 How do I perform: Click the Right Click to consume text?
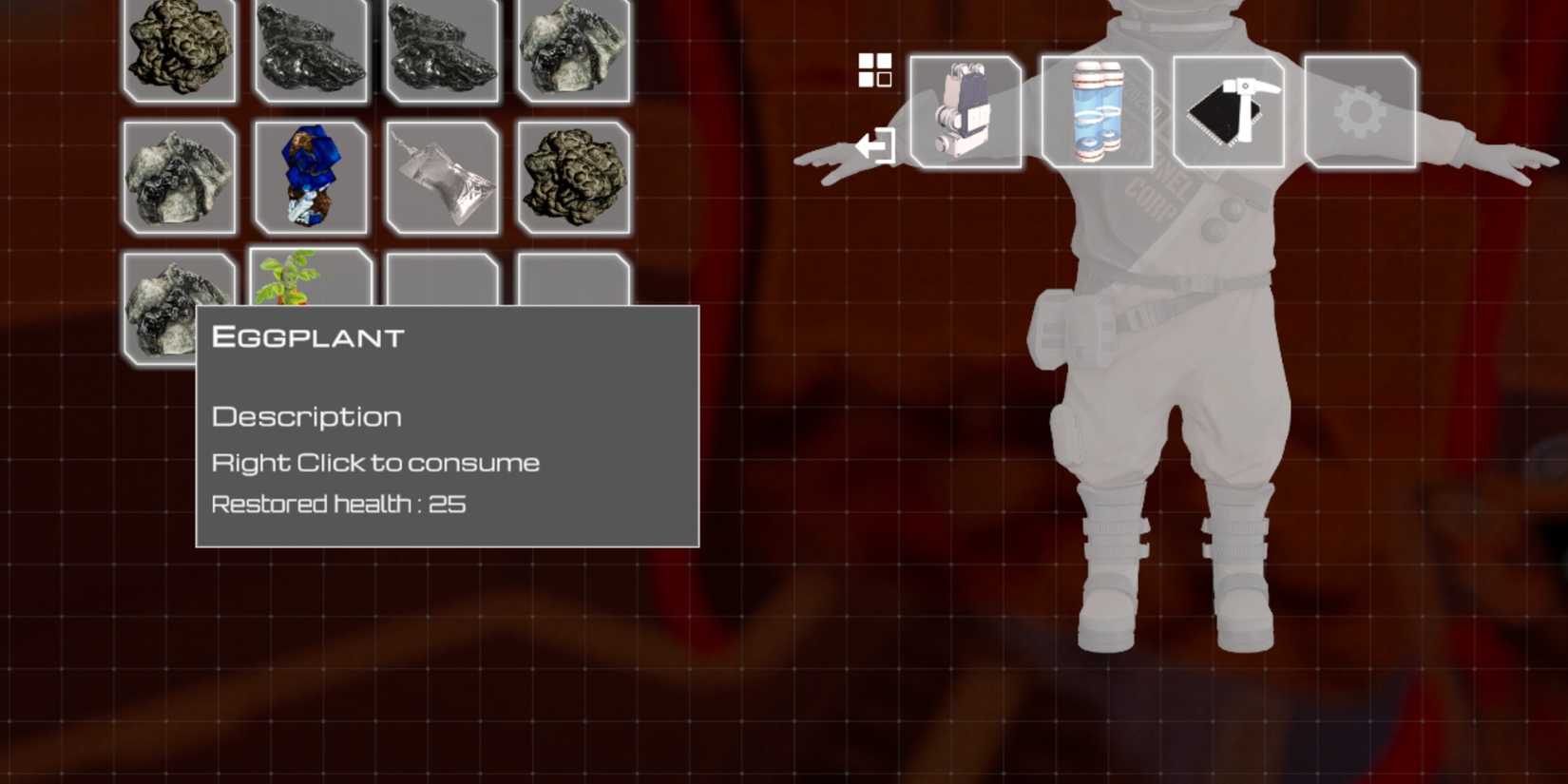(x=375, y=462)
